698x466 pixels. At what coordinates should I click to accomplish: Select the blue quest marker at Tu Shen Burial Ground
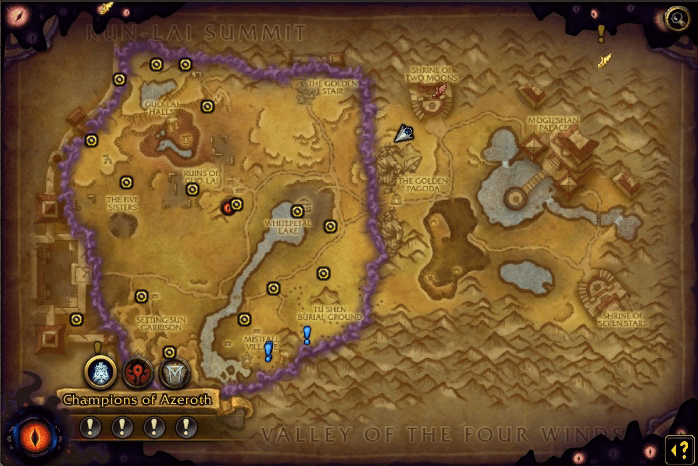(x=307, y=334)
